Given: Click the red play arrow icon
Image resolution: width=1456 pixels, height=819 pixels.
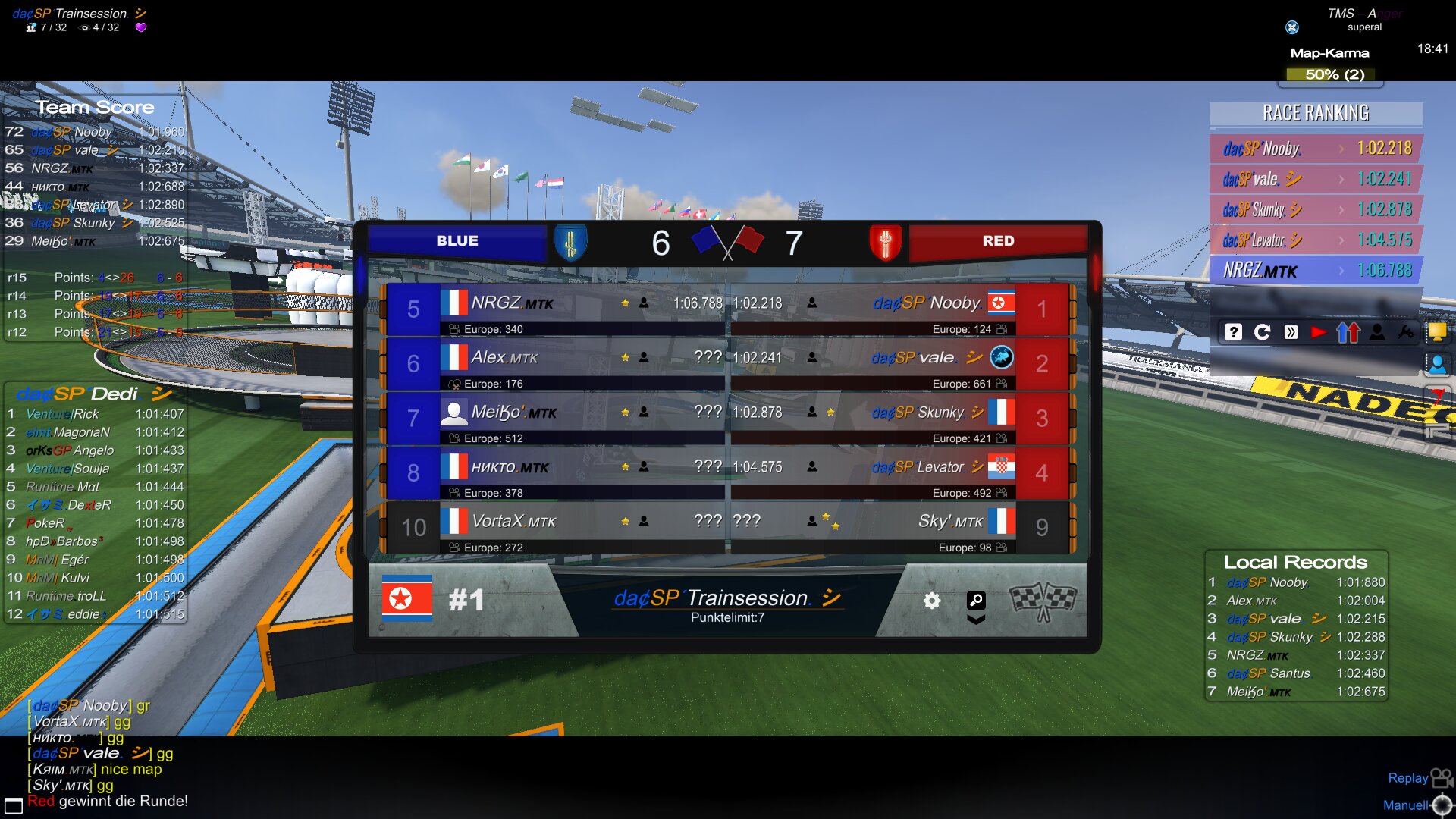Looking at the screenshot, I should (x=1319, y=332).
